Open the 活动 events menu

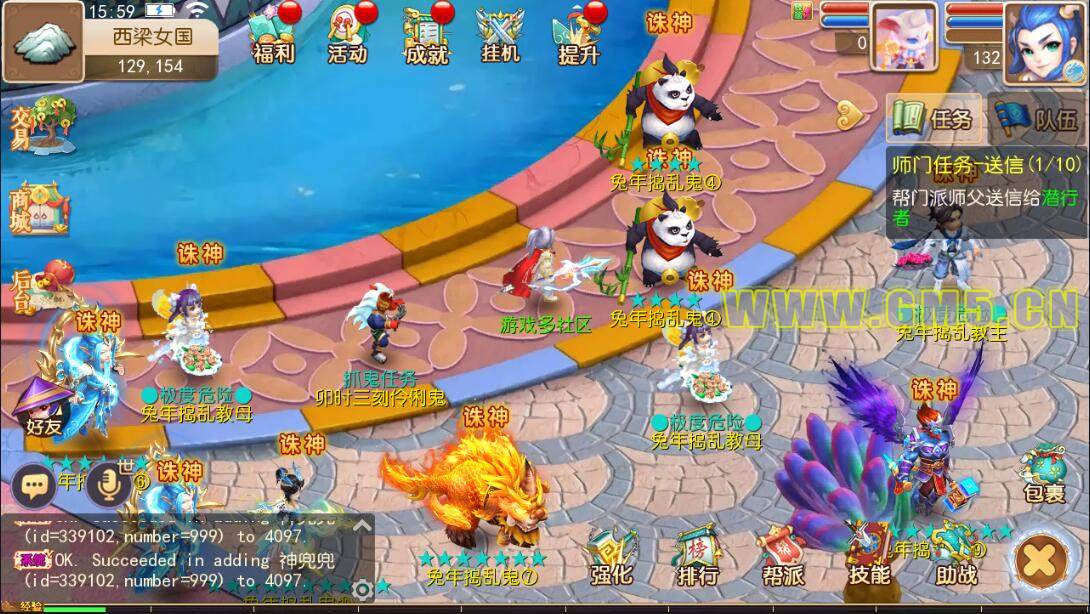348,36
